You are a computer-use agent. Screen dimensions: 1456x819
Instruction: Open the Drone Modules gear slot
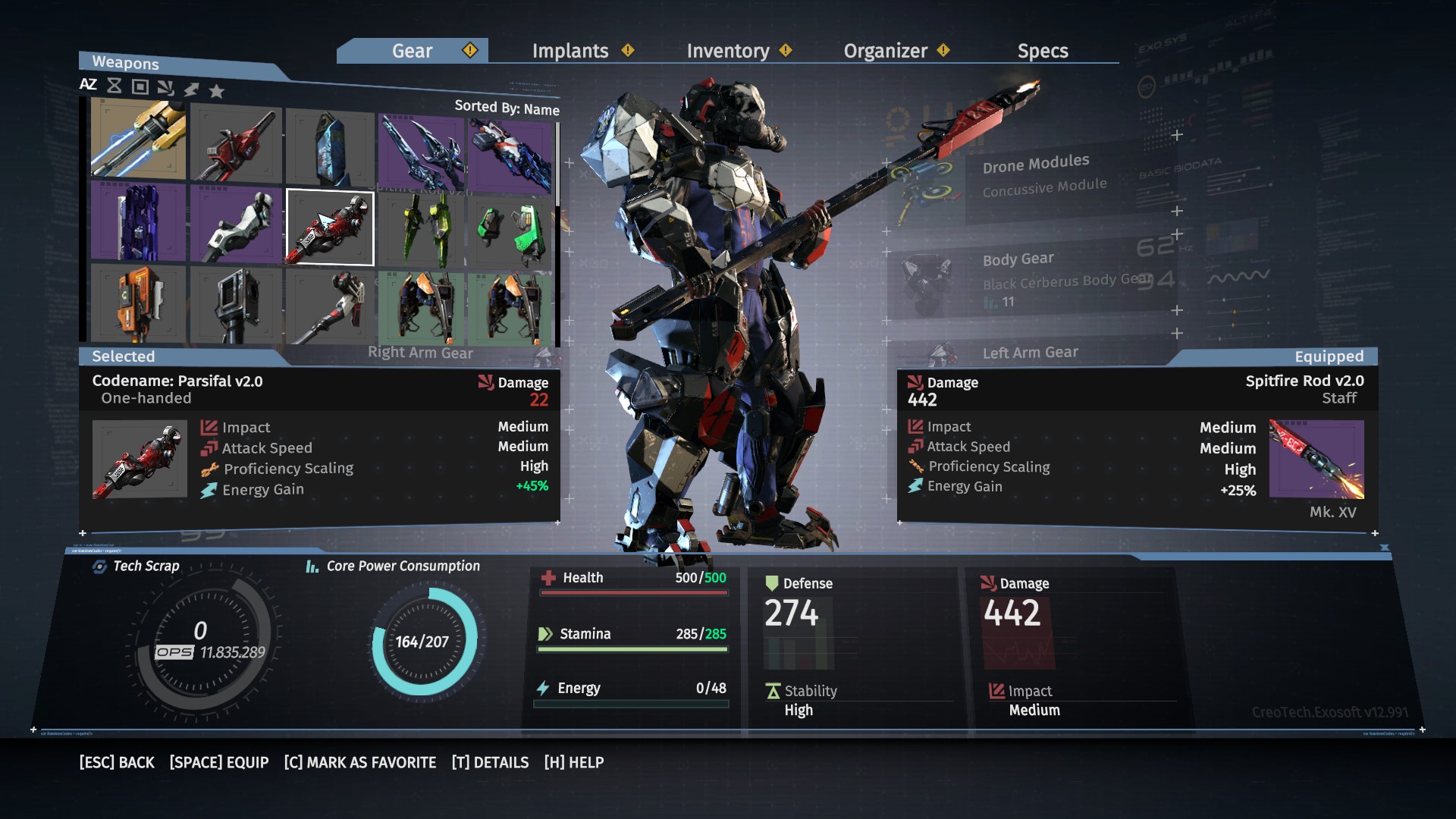pos(1036,176)
